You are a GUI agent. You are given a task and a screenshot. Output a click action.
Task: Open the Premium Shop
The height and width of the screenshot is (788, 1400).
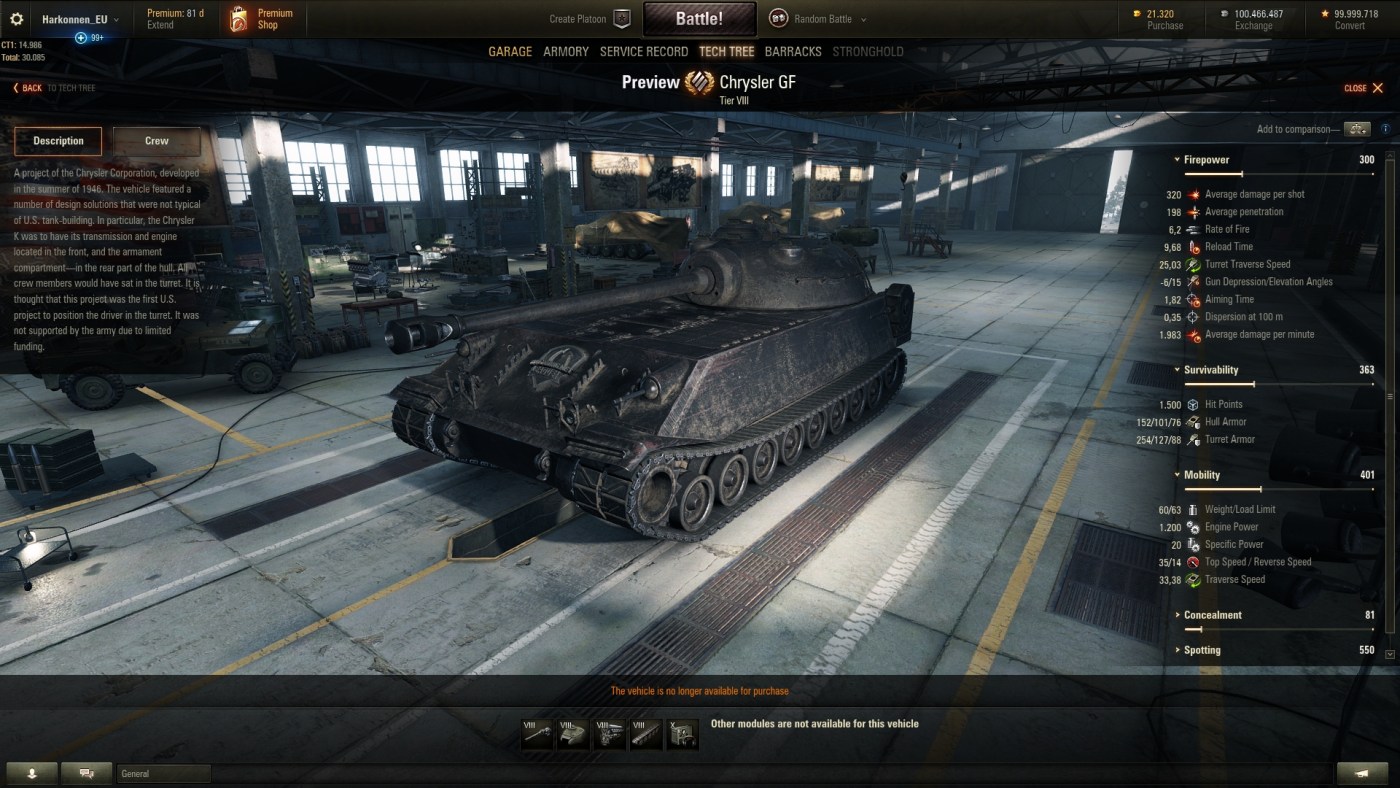[262, 19]
